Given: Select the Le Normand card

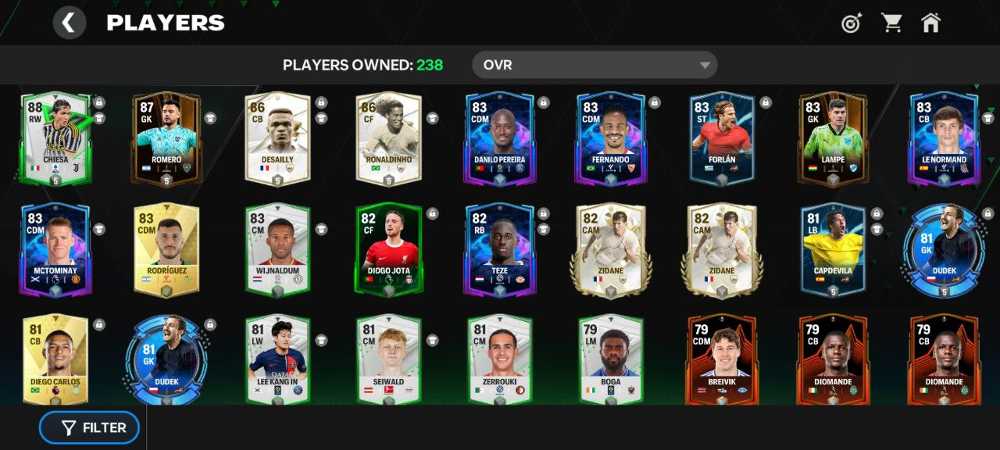Looking at the screenshot, I should tap(943, 140).
